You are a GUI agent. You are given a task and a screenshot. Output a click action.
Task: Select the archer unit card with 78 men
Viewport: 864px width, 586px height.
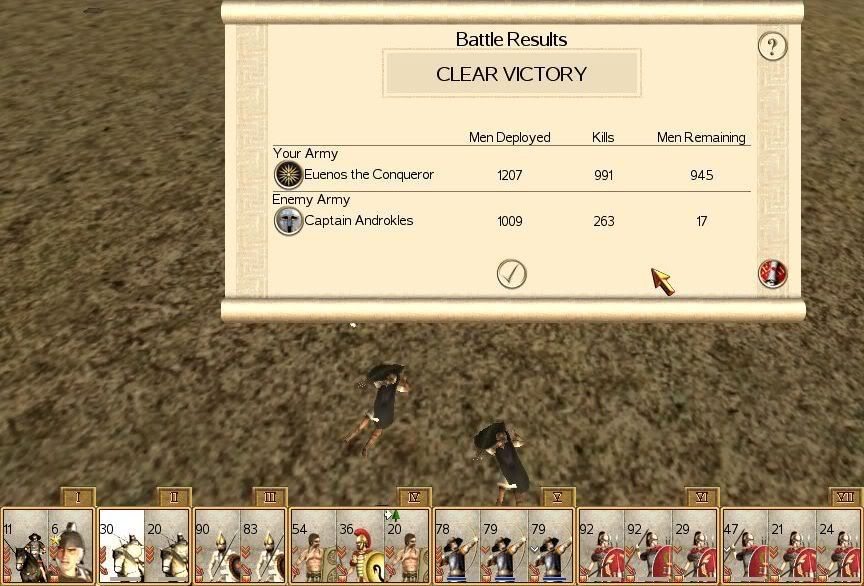click(457, 547)
